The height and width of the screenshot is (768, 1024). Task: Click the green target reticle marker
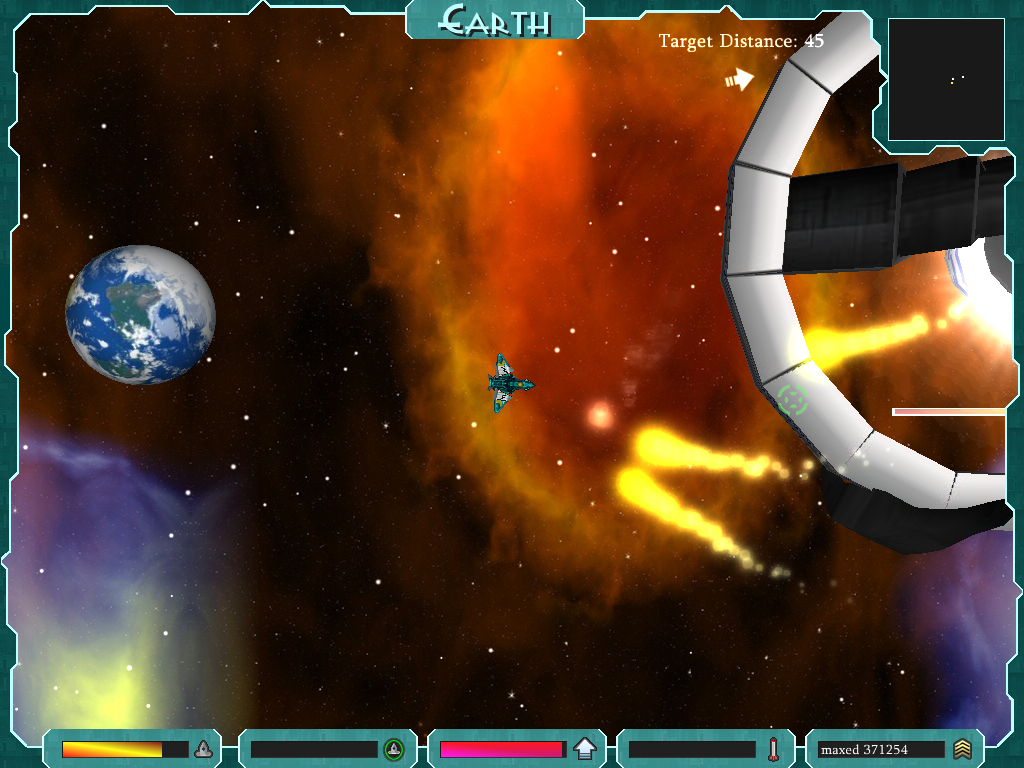[793, 400]
